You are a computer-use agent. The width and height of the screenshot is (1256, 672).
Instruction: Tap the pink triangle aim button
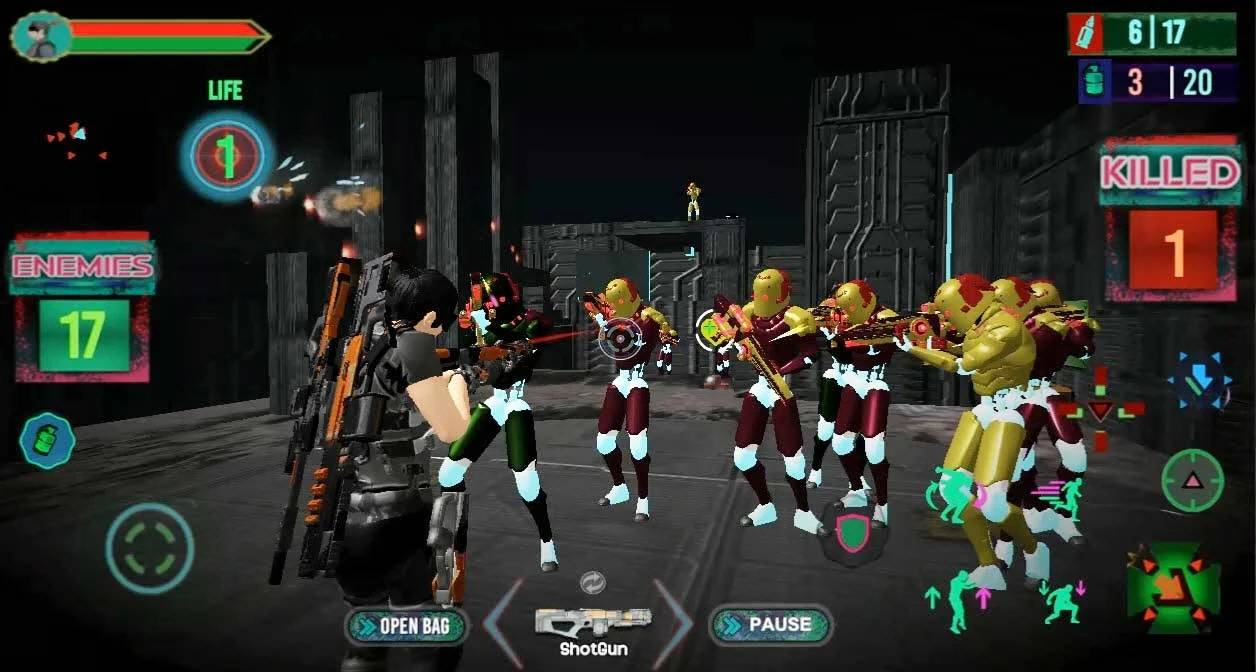click(1192, 481)
